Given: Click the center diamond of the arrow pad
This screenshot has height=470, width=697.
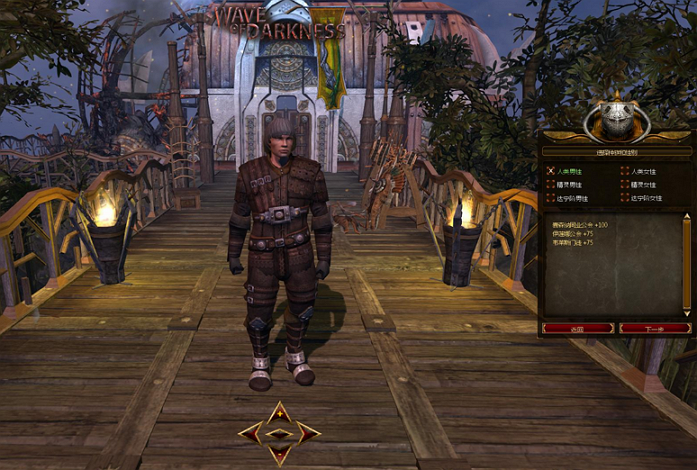Looking at the screenshot, I should [x=280, y=432].
